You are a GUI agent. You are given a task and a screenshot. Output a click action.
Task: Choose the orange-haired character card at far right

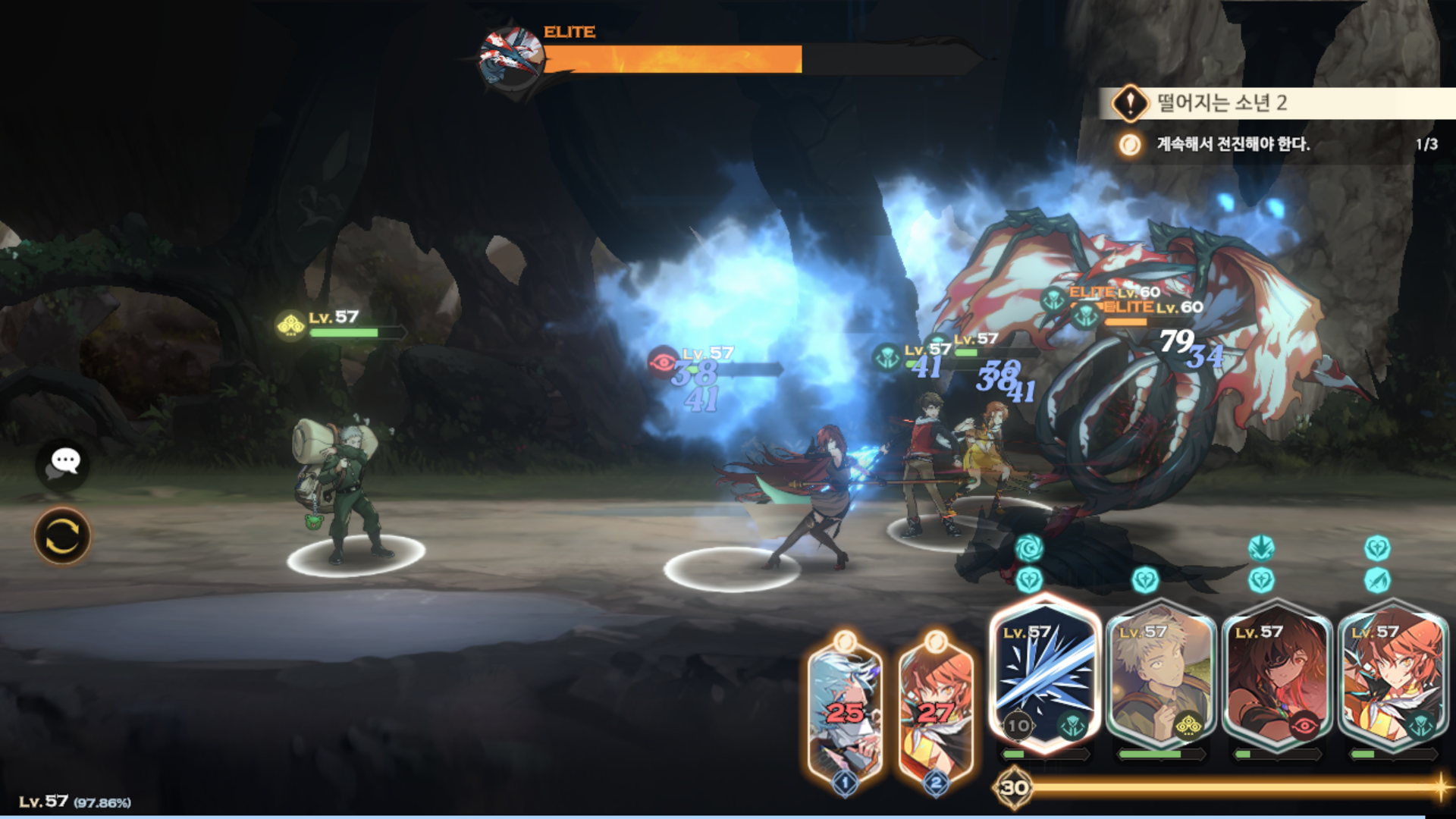click(x=1394, y=675)
